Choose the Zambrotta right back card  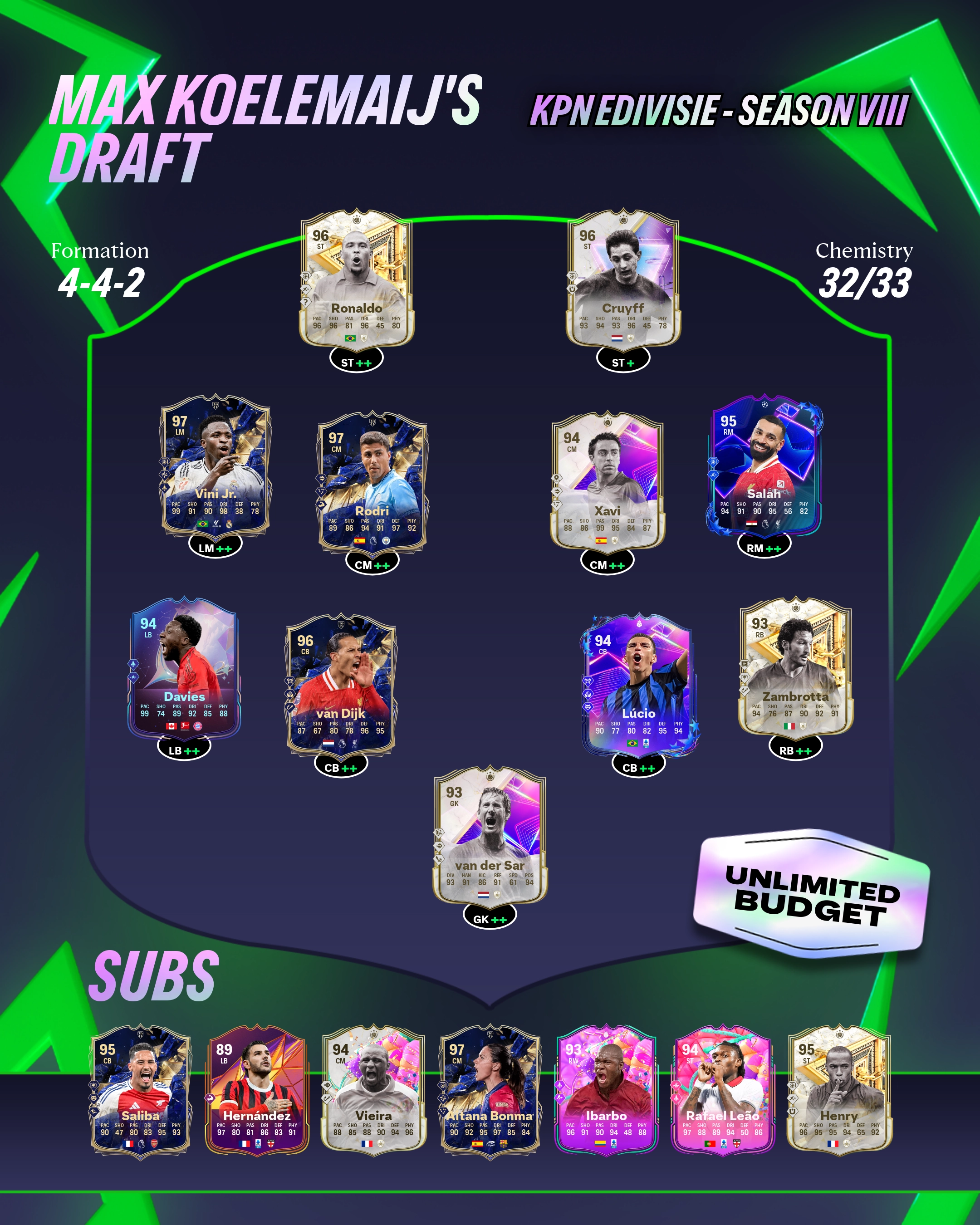795,668
